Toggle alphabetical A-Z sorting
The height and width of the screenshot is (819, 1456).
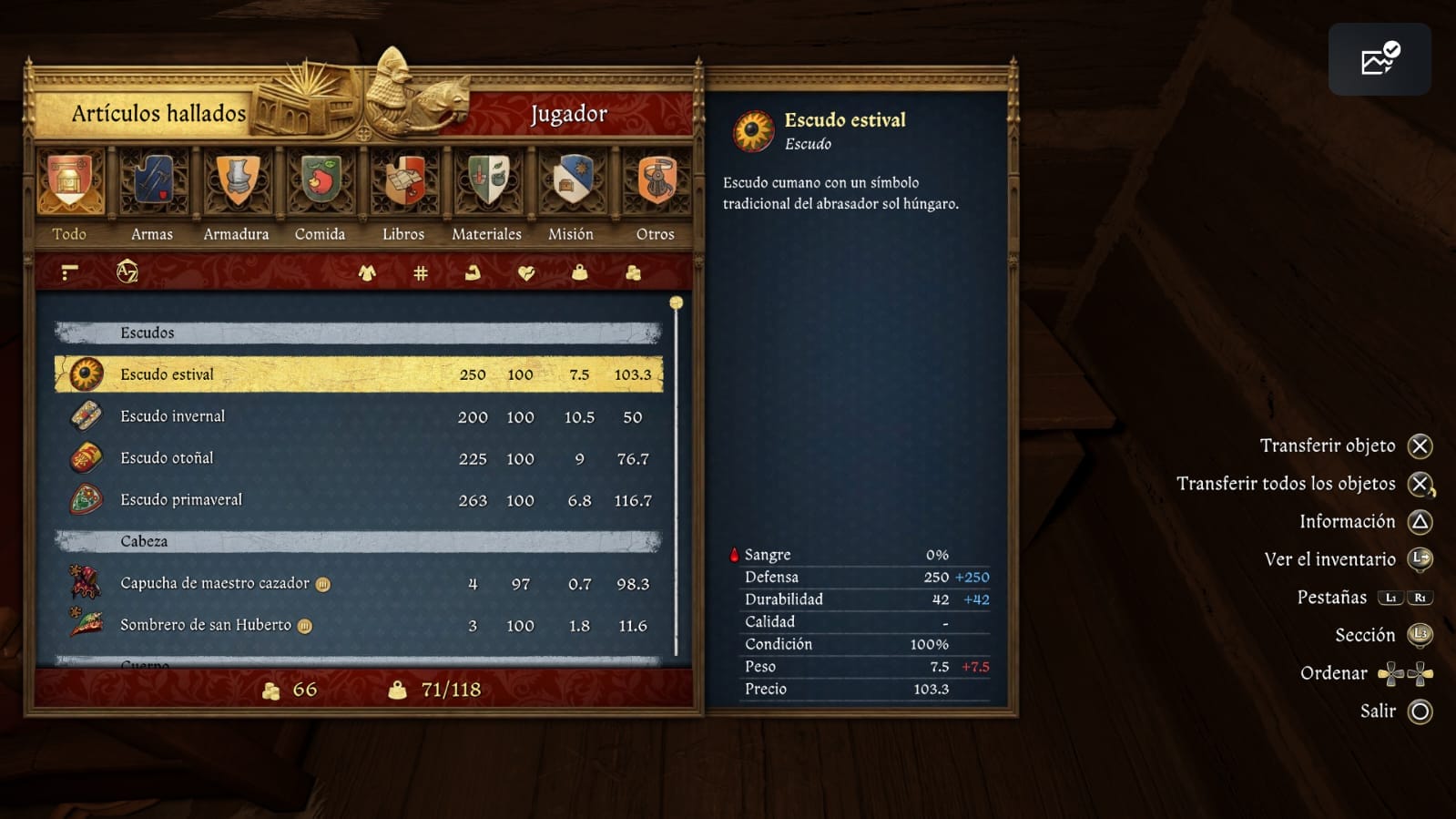[127, 271]
